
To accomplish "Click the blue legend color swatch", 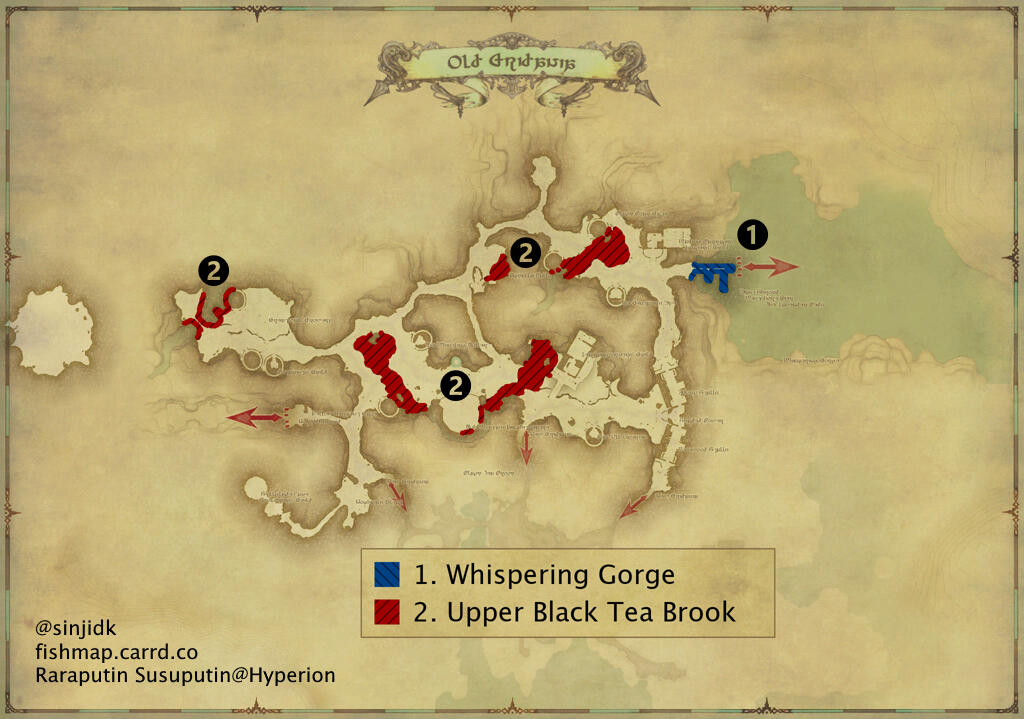I will click(387, 575).
